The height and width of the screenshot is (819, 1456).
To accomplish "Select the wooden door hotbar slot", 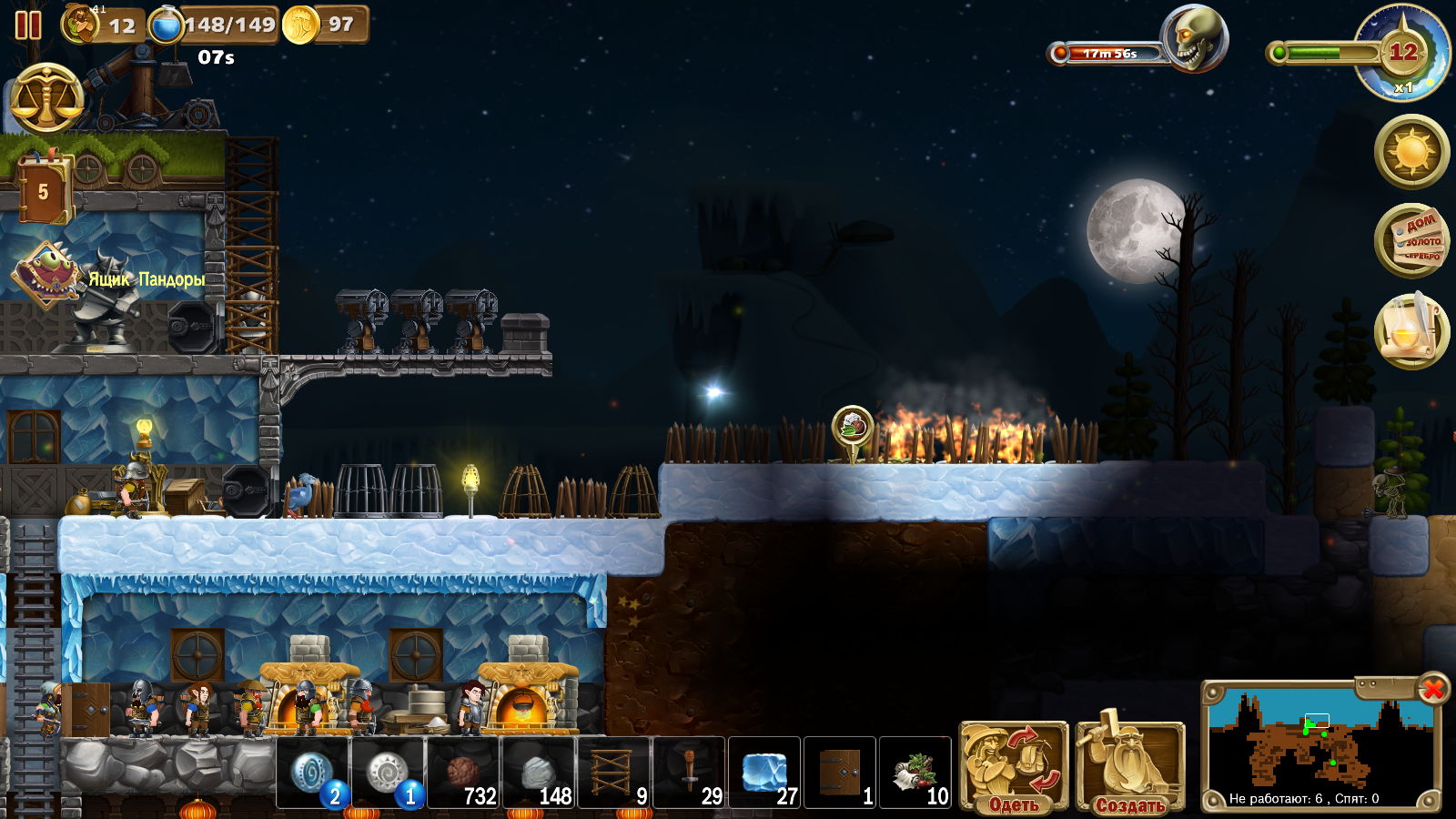I will point(839,773).
